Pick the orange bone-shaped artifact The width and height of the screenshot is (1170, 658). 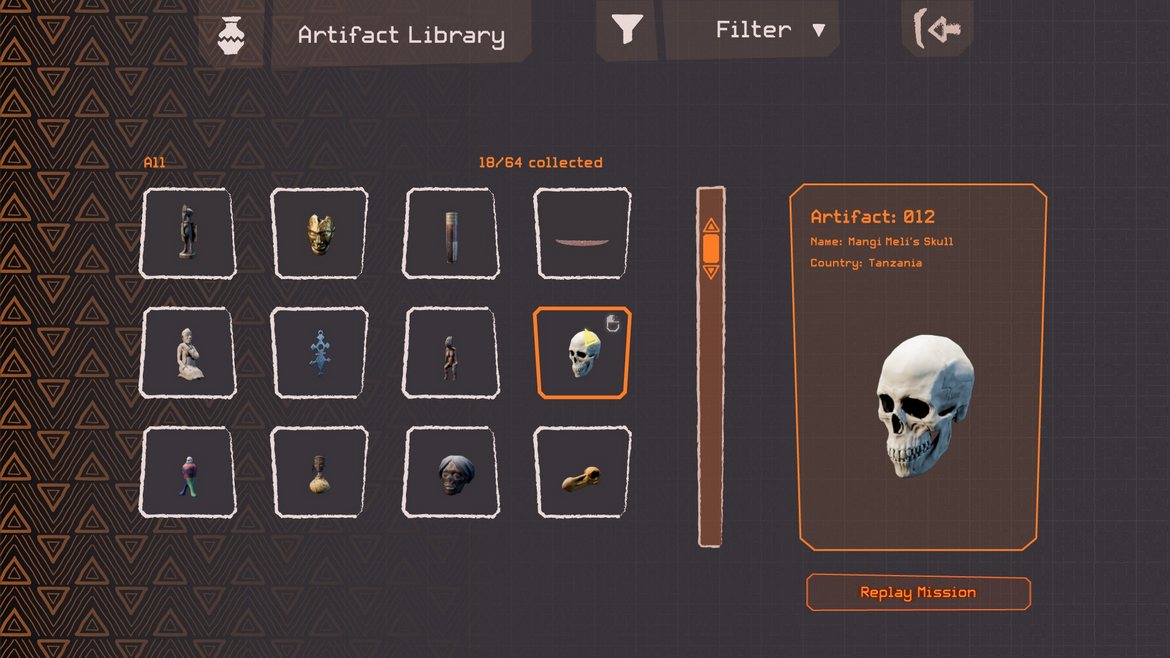tap(582, 473)
